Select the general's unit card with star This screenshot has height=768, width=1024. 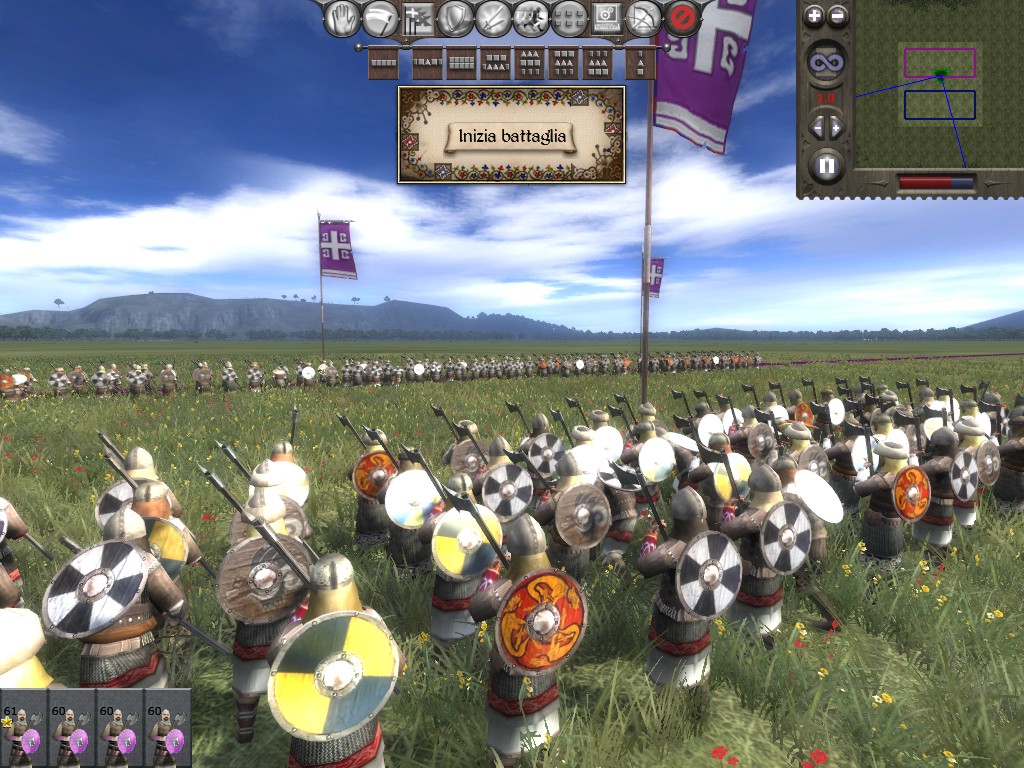pyautogui.click(x=23, y=729)
